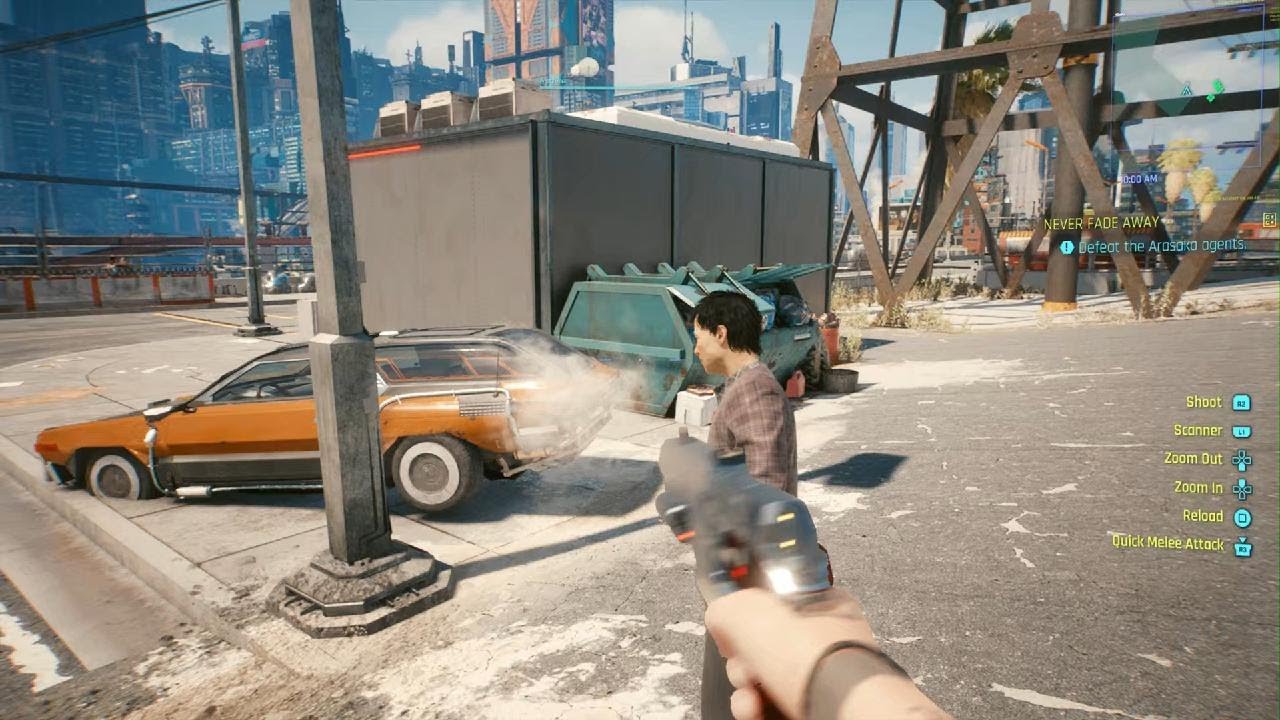
Task: Click the player arrow on the minimap
Action: 1186,90
